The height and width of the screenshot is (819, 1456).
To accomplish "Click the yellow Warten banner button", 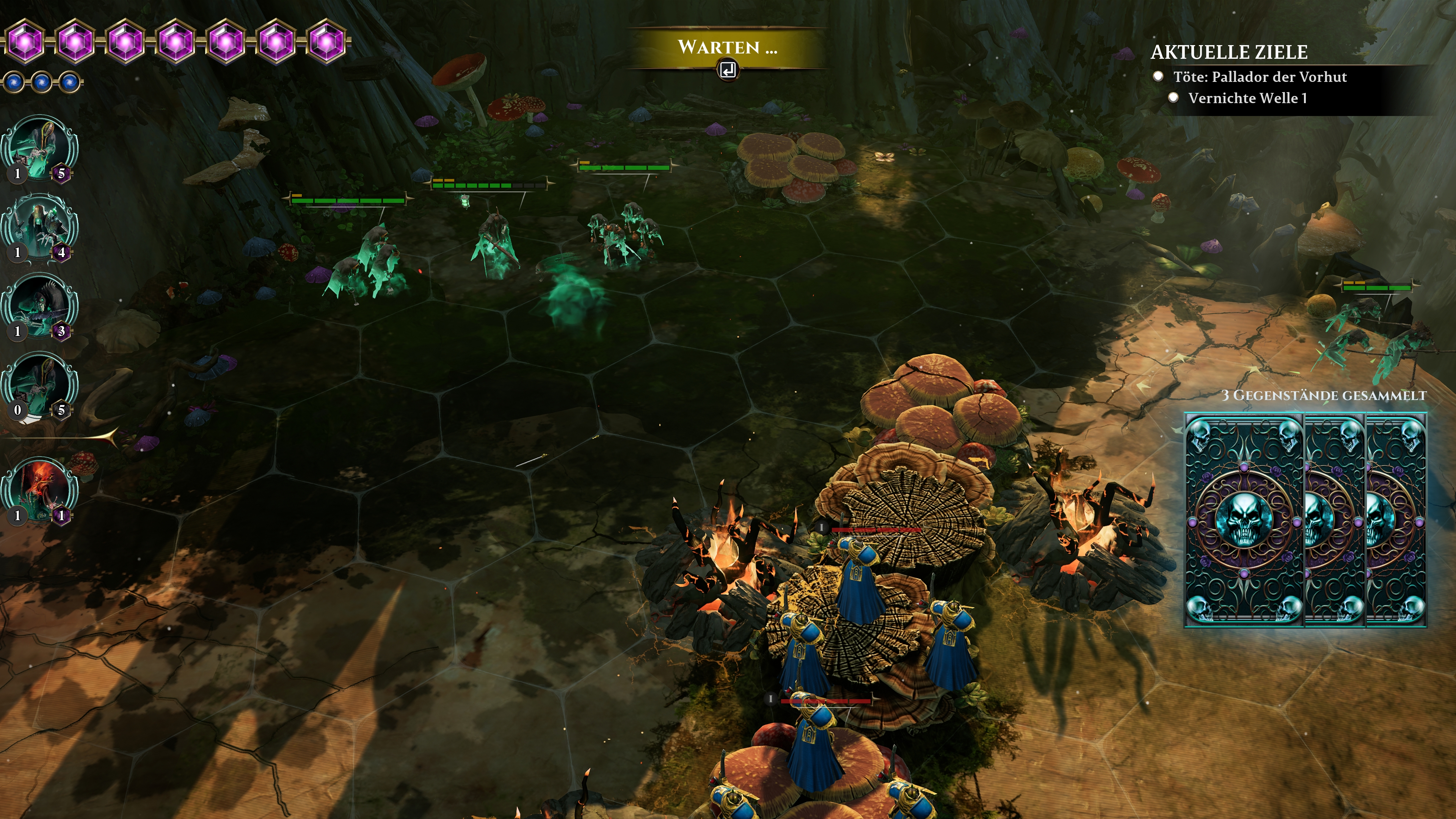I will (x=727, y=47).
